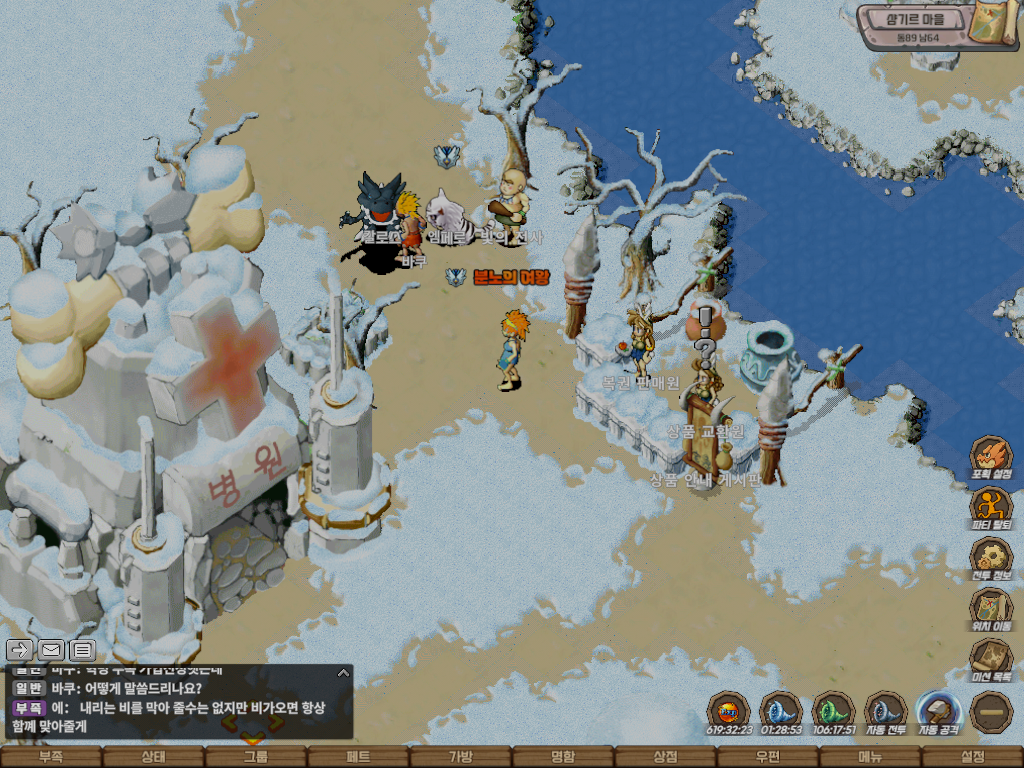Open the 메뉴 (main menu) button
This screenshot has width=1024, height=768.
[x=870, y=757]
